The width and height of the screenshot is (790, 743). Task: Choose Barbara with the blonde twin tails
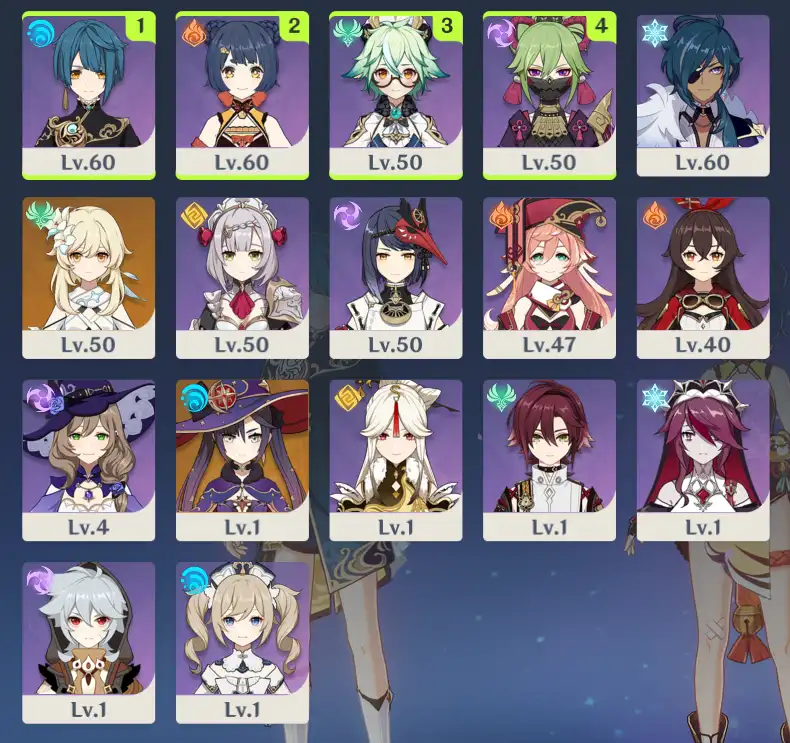pyautogui.click(x=242, y=642)
